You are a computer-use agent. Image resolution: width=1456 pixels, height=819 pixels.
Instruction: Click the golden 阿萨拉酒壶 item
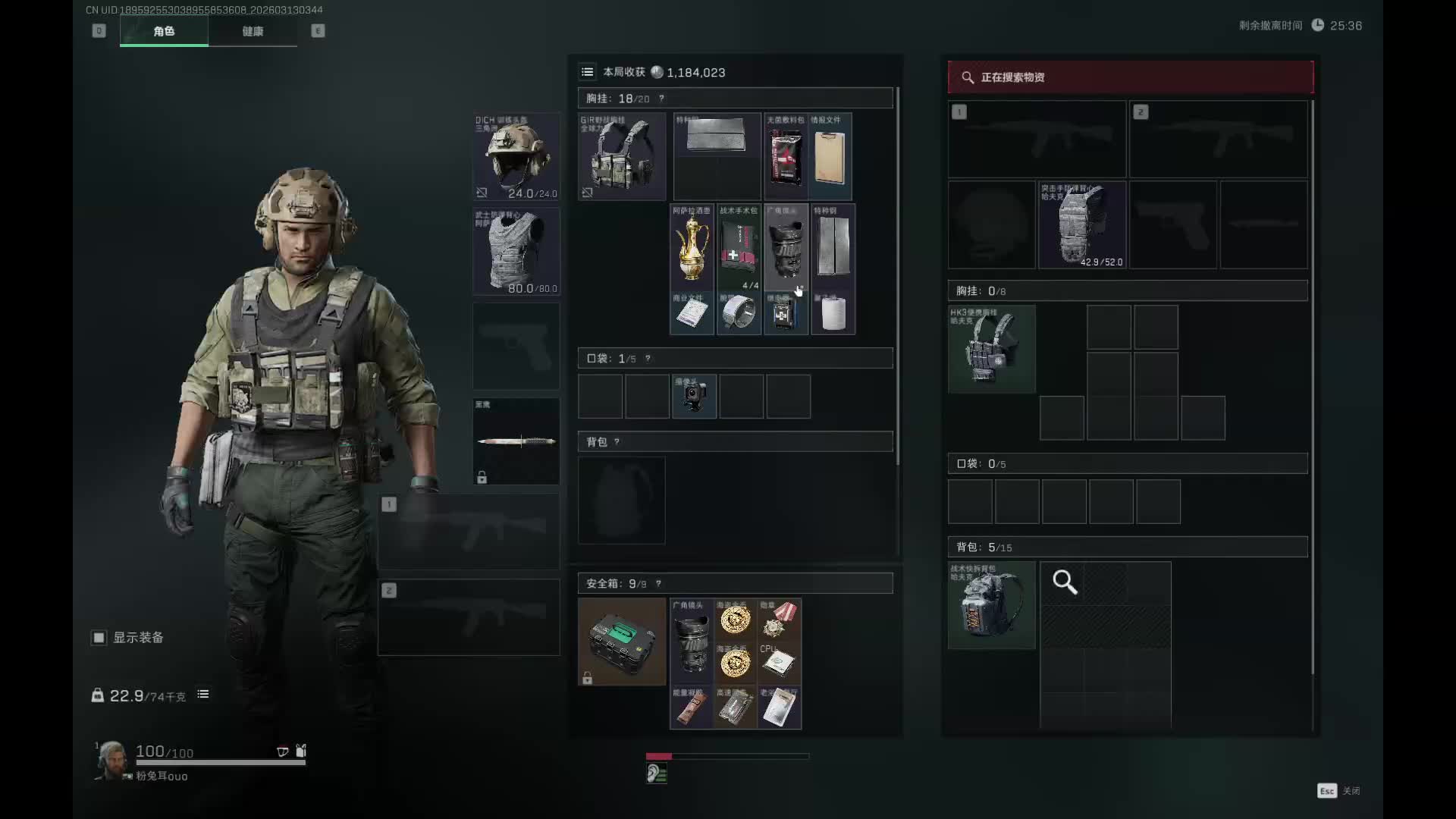click(692, 247)
